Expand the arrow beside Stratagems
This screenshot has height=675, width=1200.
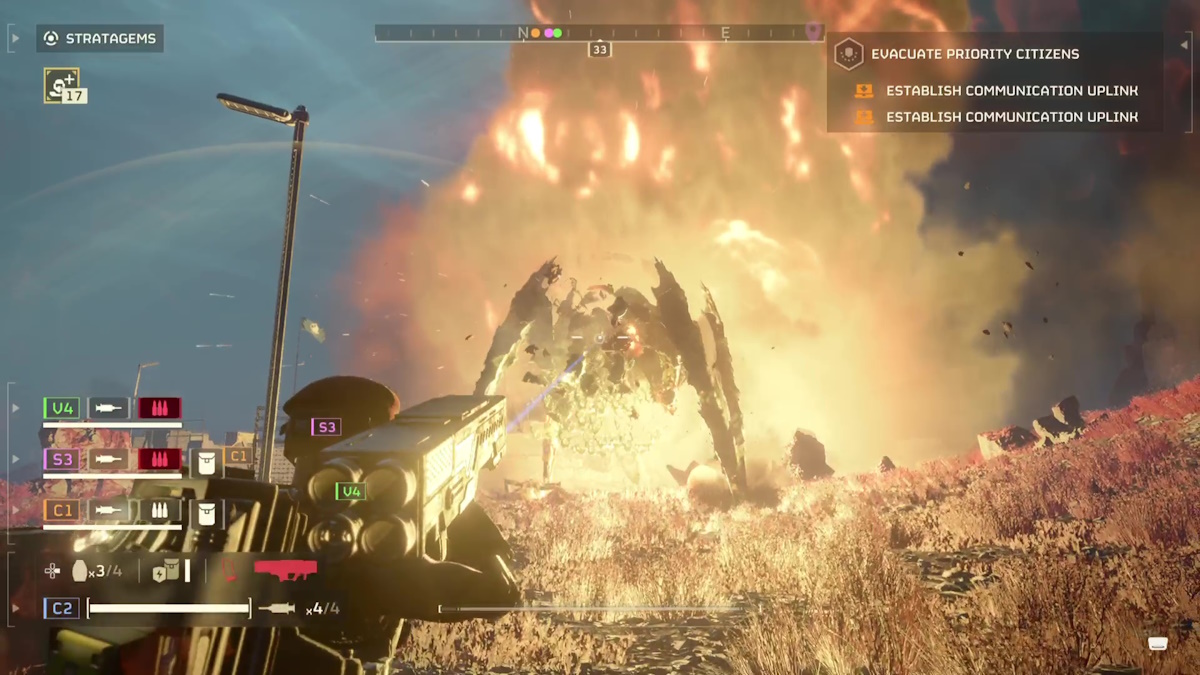click(16, 39)
